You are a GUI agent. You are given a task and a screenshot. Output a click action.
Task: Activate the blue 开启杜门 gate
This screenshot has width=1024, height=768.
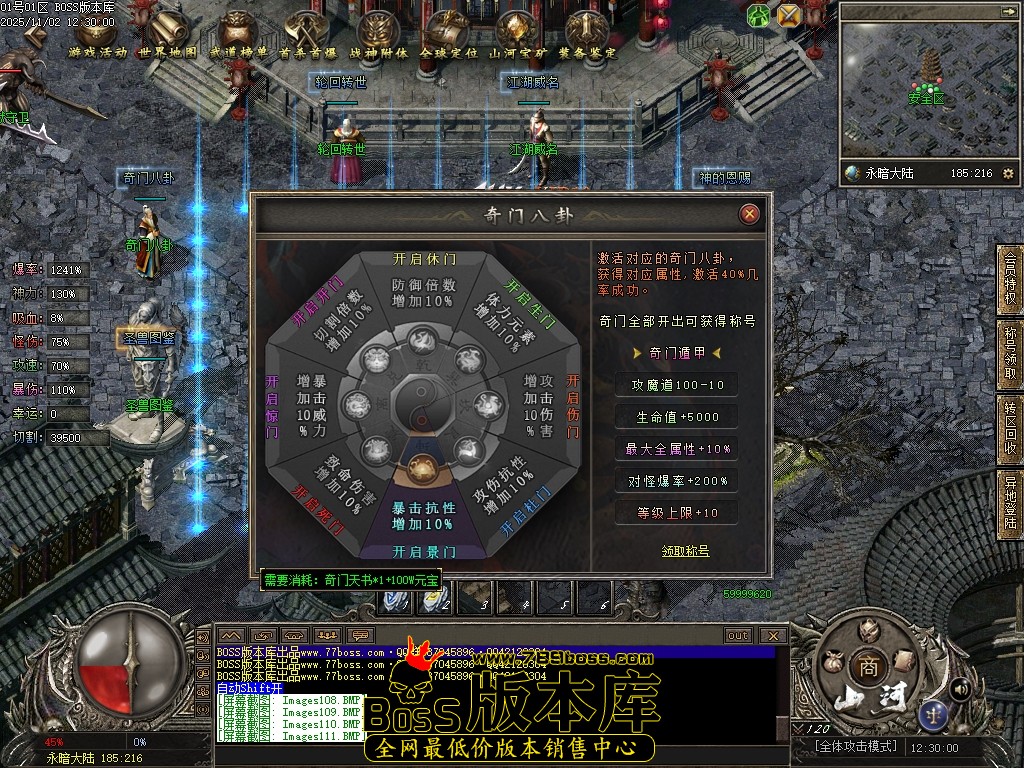(x=526, y=510)
